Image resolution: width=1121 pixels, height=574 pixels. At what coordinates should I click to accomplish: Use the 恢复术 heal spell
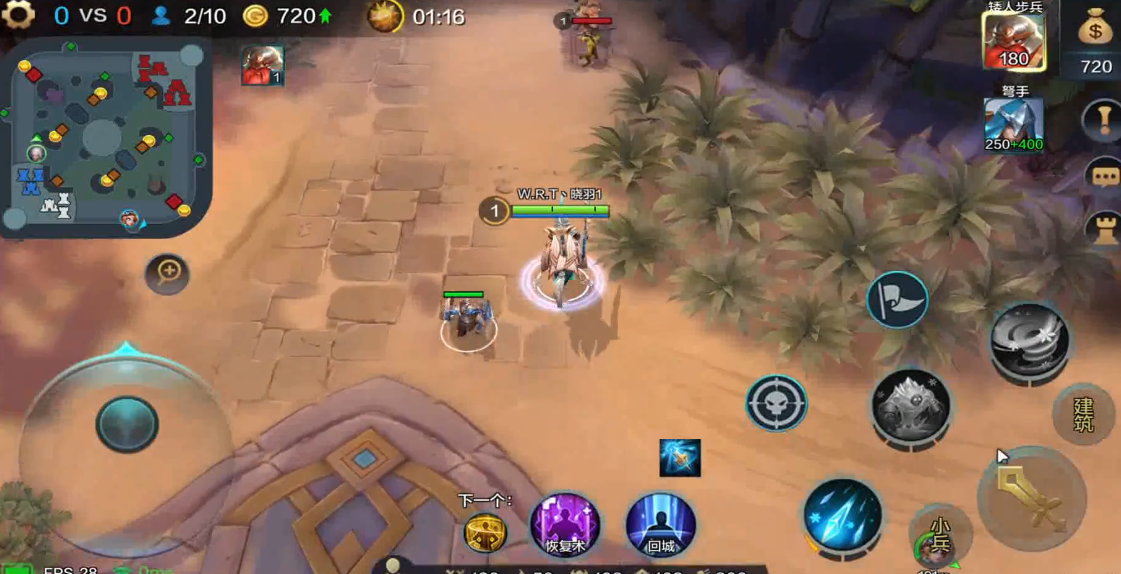(564, 524)
